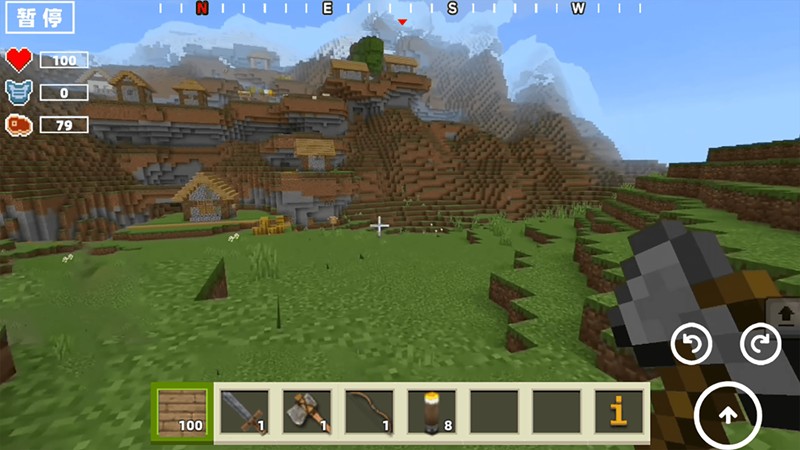Choose the stone axe hotbar slot
The height and width of the screenshot is (450, 800).
tap(306, 410)
